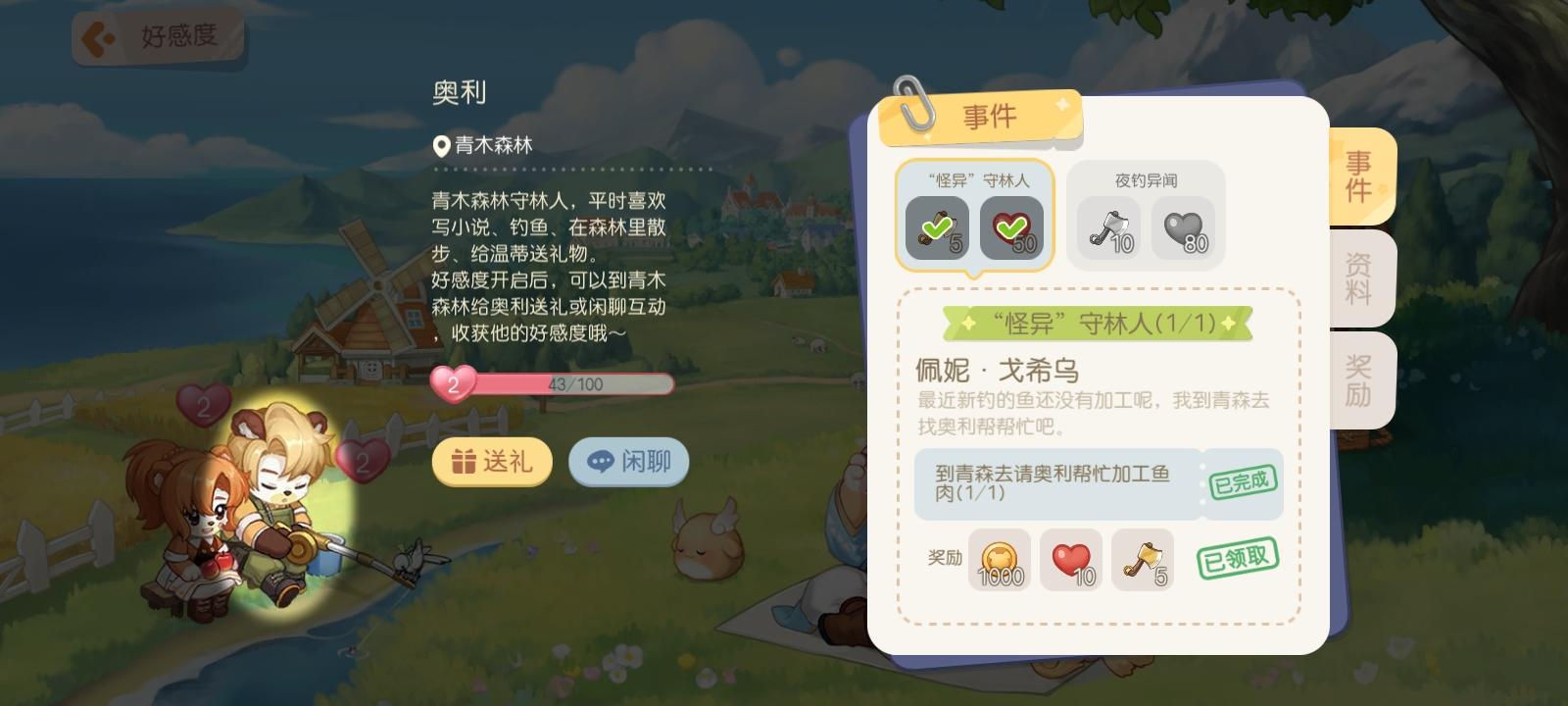Click the chat bubble icon on 闲聊 button
The width and height of the screenshot is (1568, 706).
click(600, 462)
